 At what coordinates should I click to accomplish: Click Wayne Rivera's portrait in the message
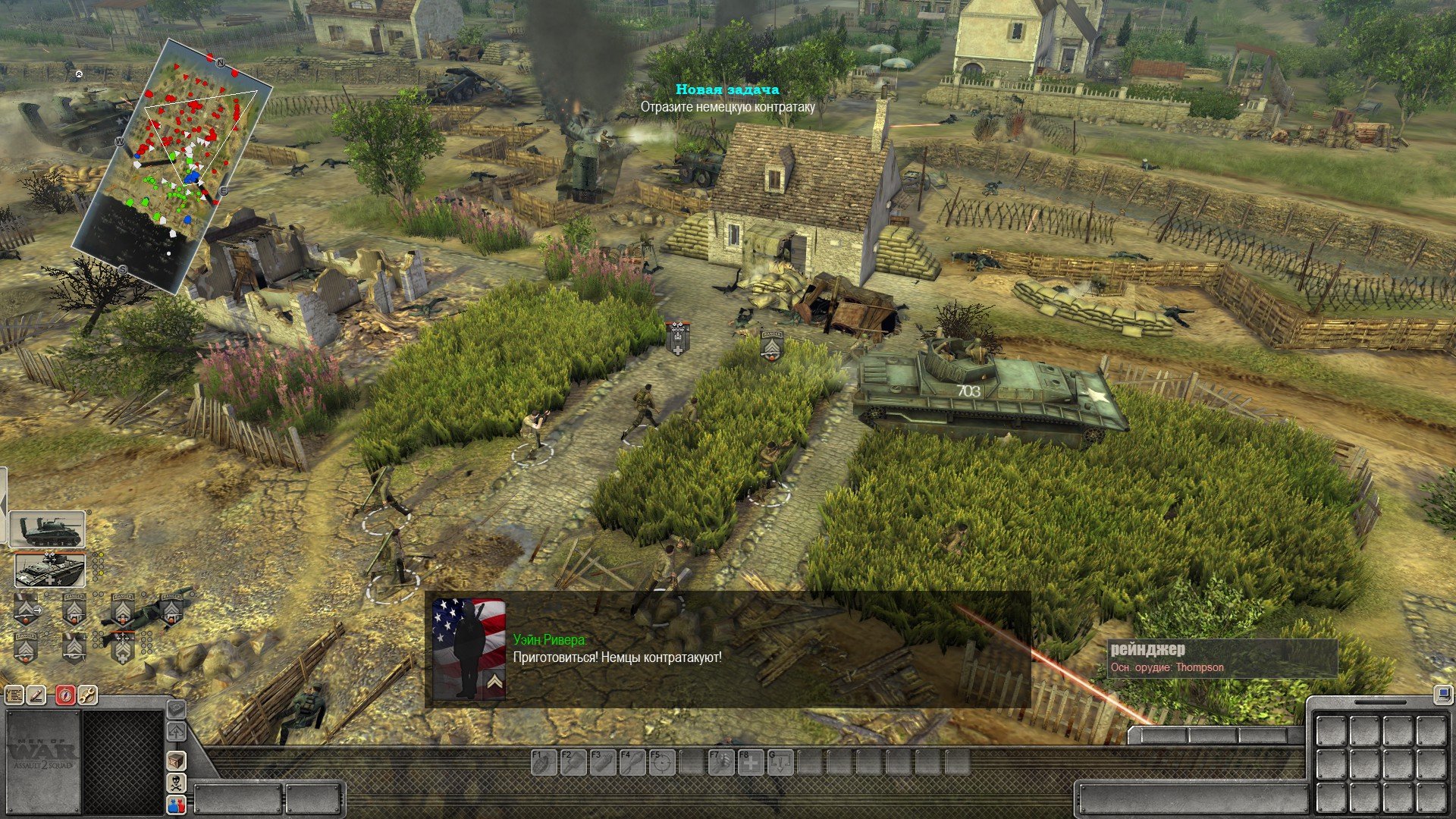(x=469, y=648)
